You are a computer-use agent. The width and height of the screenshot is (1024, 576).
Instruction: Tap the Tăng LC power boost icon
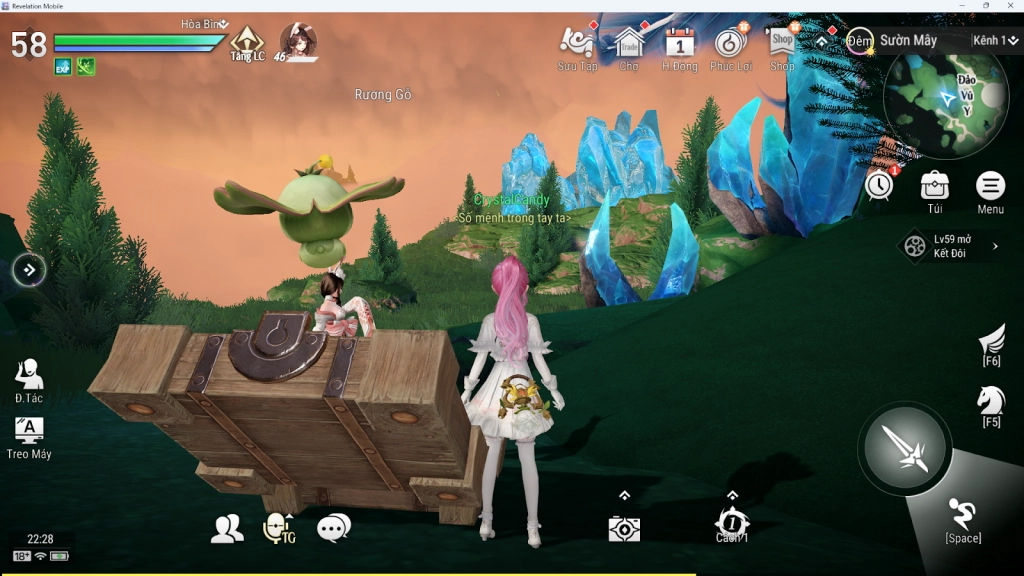247,43
